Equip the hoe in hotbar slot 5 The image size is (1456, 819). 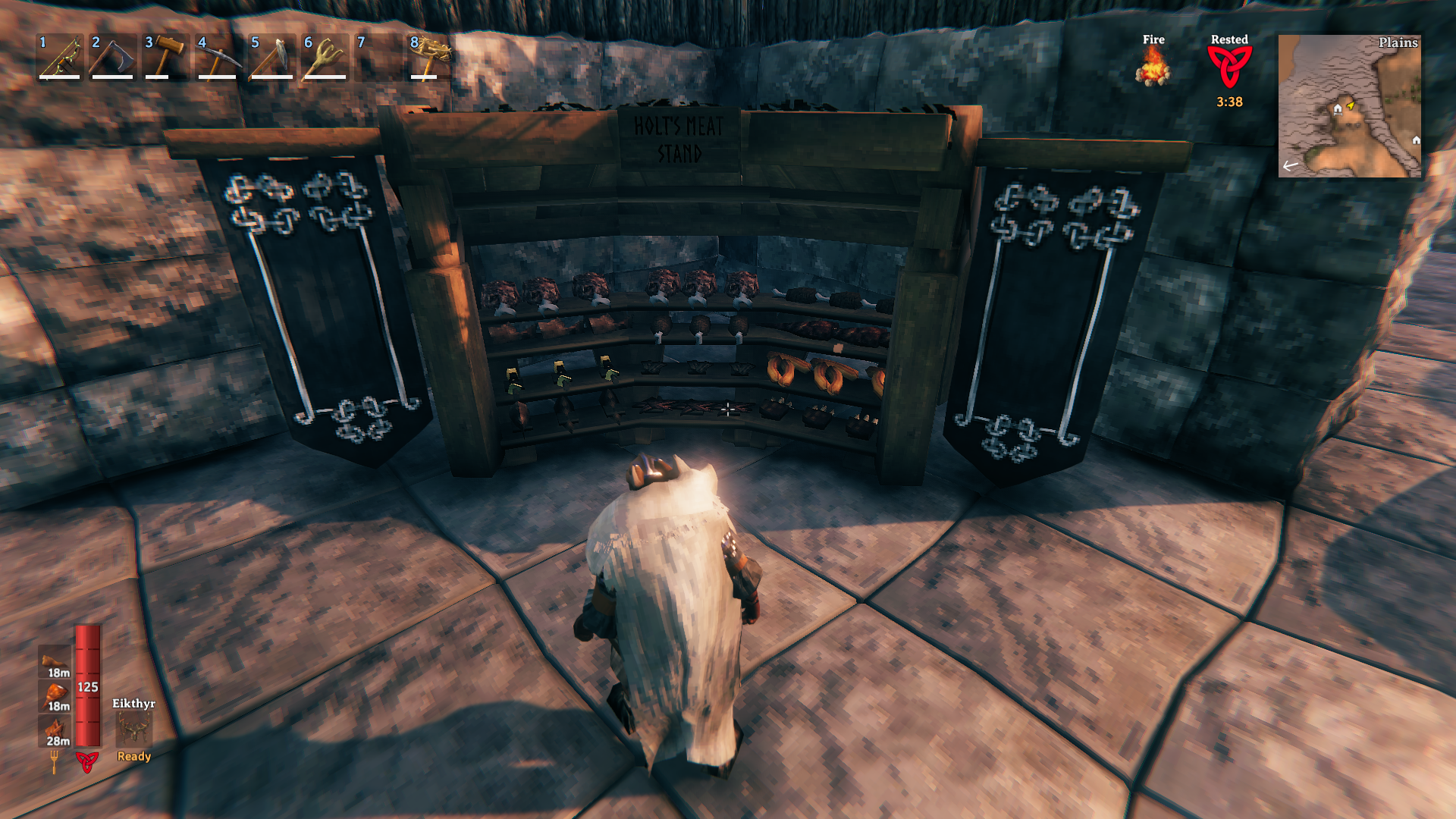pyautogui.click(x=272, y=56)
